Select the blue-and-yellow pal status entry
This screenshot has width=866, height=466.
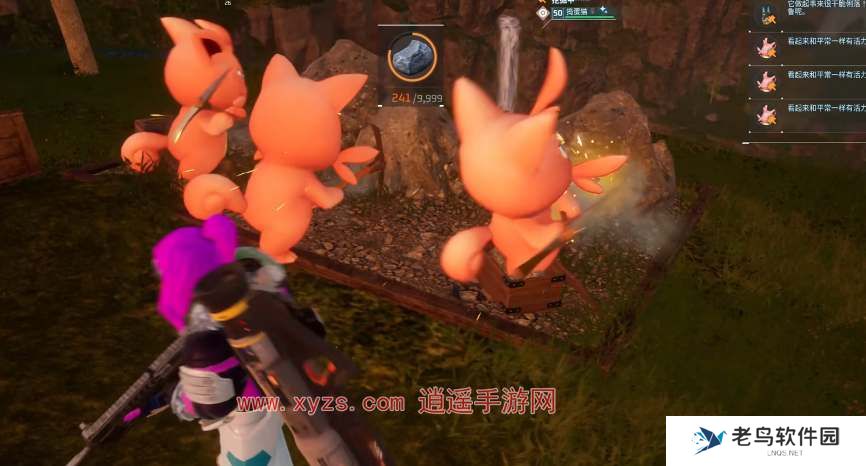tap(767, 13)
